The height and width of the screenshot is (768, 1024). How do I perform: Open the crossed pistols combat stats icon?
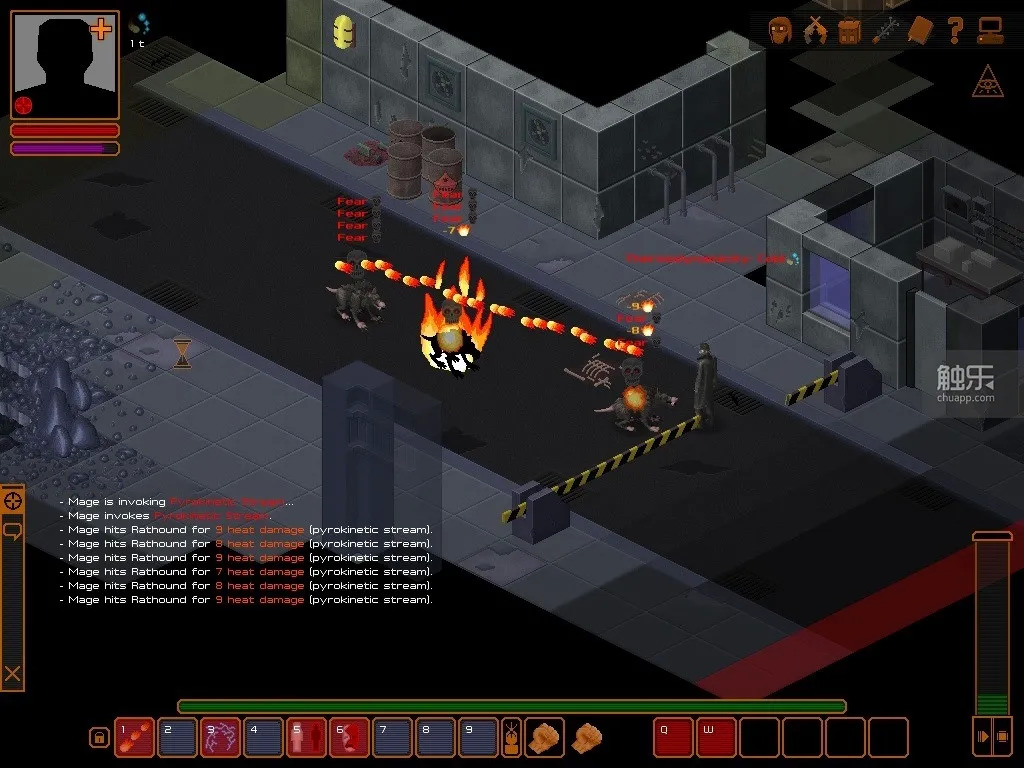pos(816,31)
